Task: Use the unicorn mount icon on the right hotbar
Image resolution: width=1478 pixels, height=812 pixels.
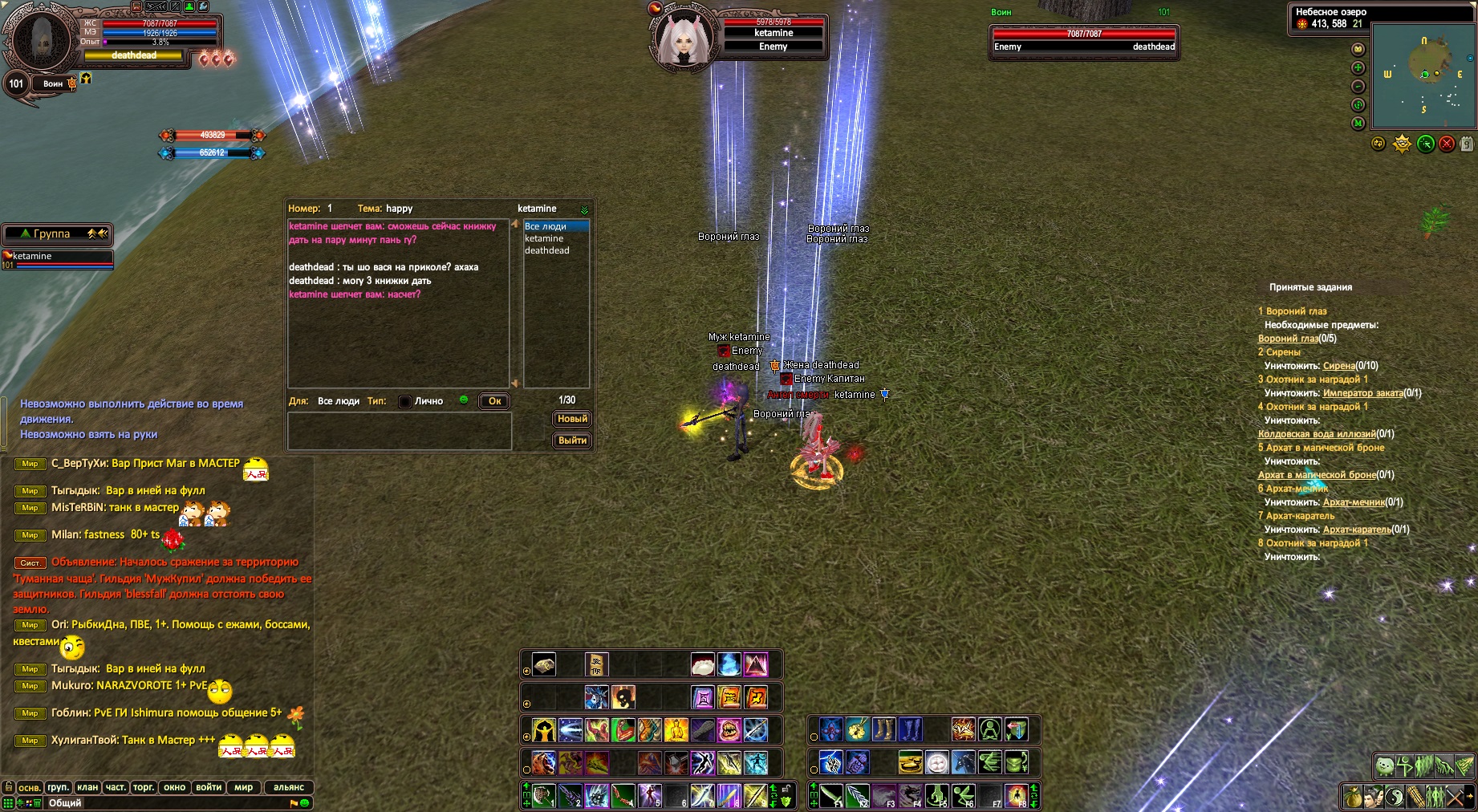Action: (964, 761)
